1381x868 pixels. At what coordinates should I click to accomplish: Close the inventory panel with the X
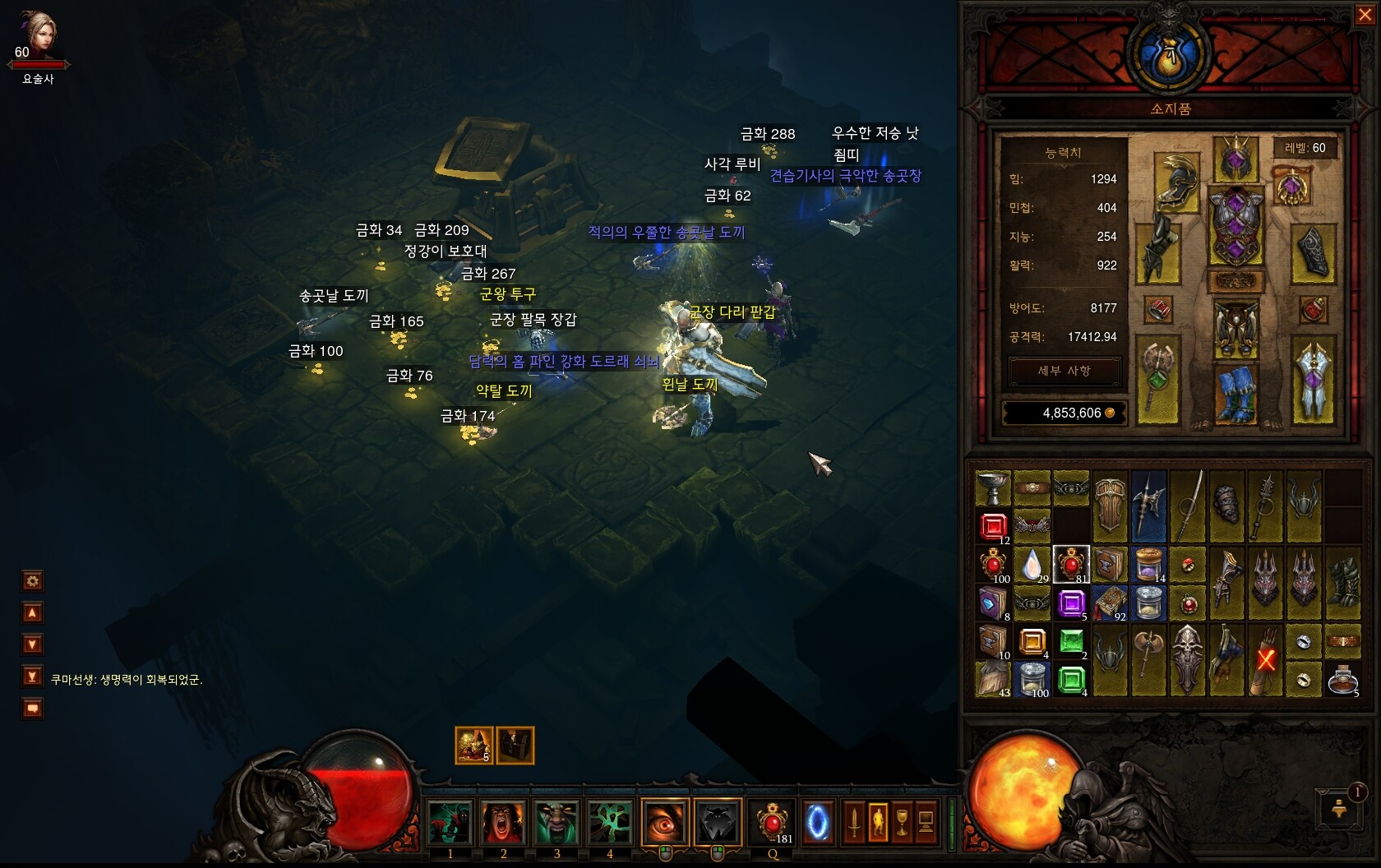[1365, 15]
